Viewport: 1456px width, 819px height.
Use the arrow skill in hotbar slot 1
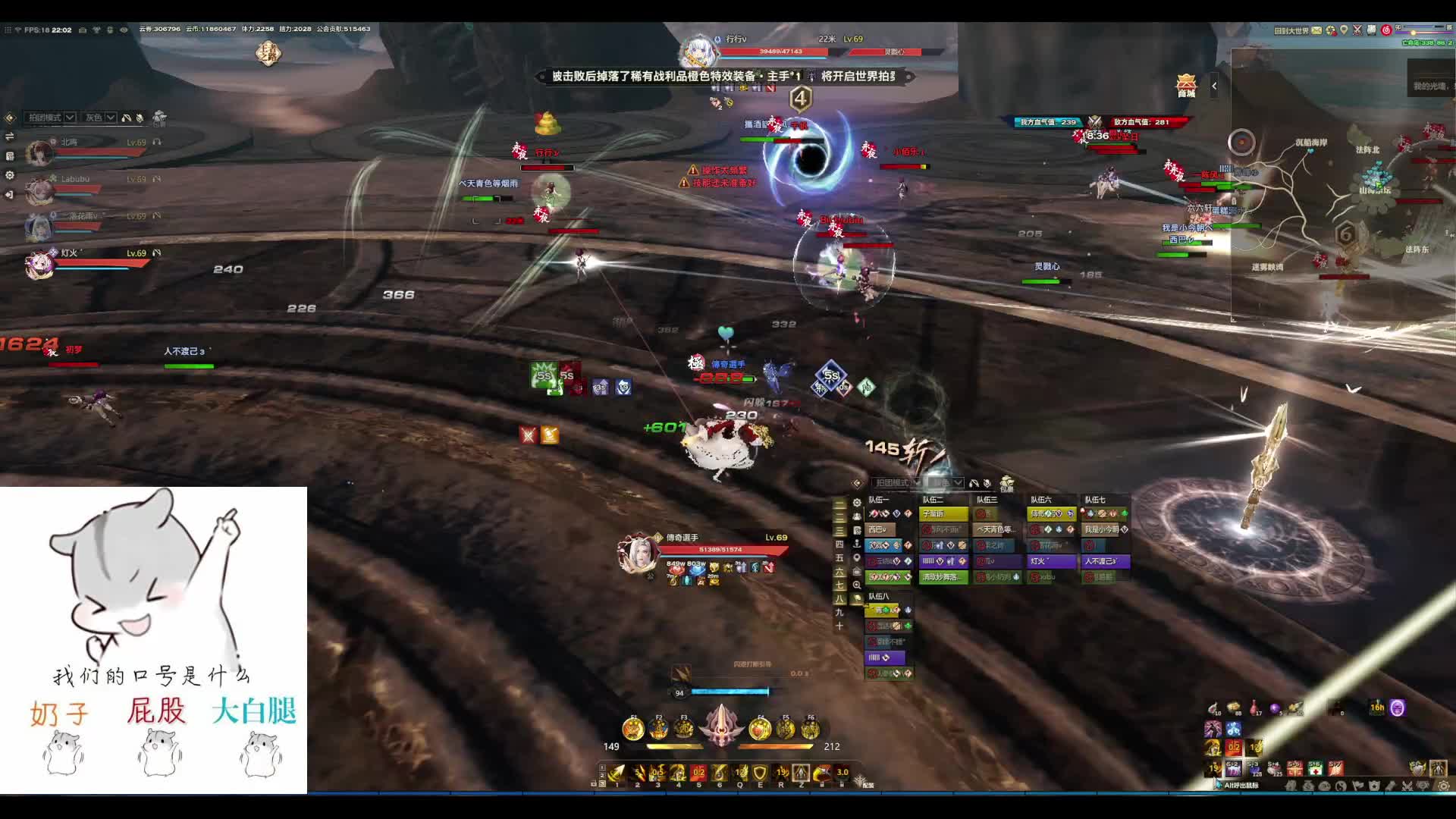(617, 773)
